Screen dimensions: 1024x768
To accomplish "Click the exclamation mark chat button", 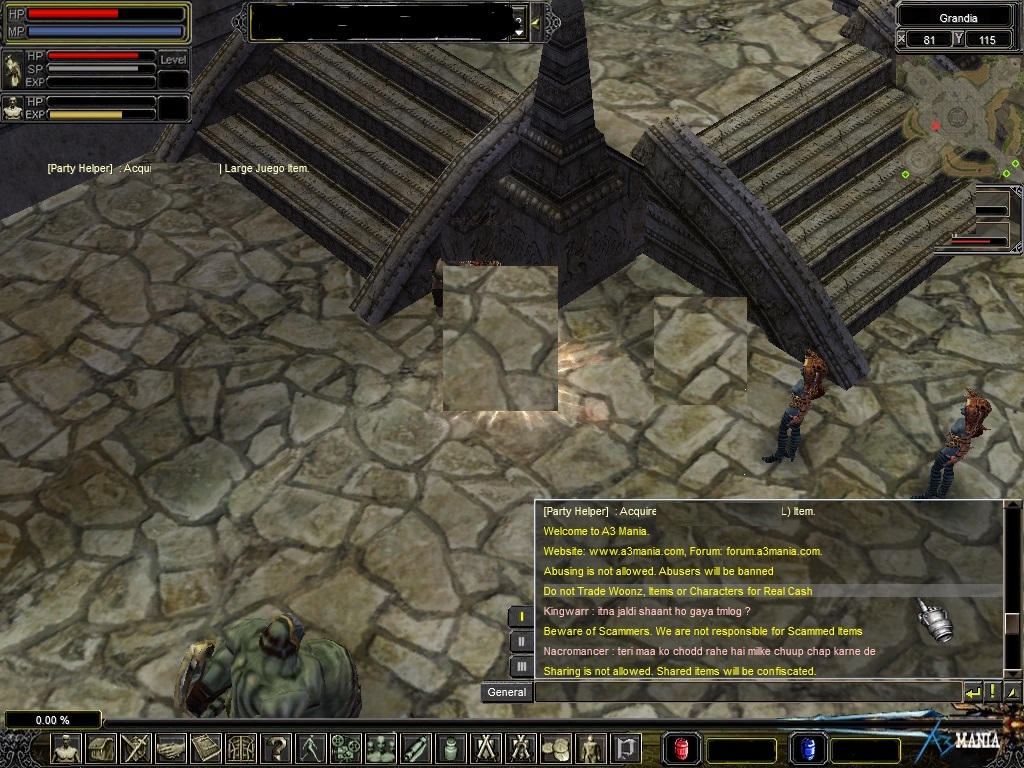I will (993, 691).
